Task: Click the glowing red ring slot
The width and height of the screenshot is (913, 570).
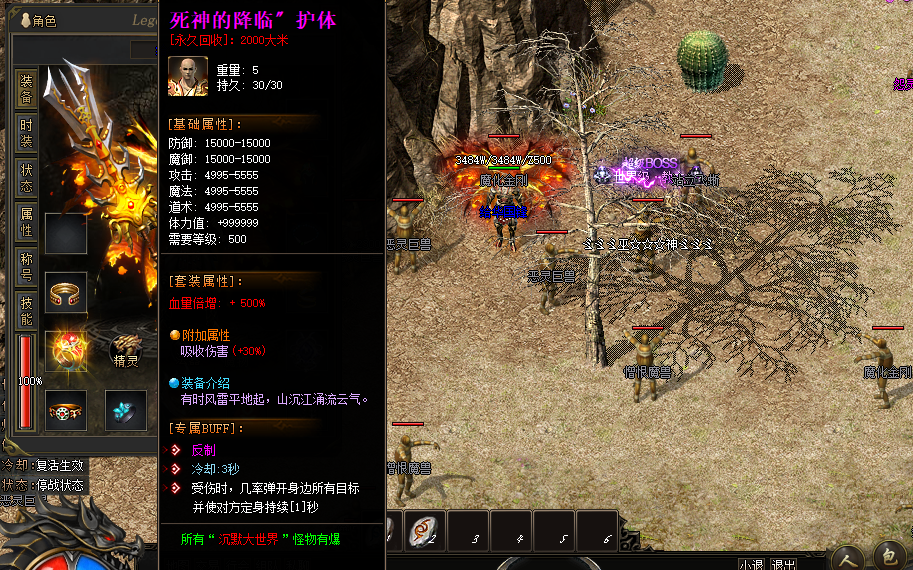Action: [66, 351]
